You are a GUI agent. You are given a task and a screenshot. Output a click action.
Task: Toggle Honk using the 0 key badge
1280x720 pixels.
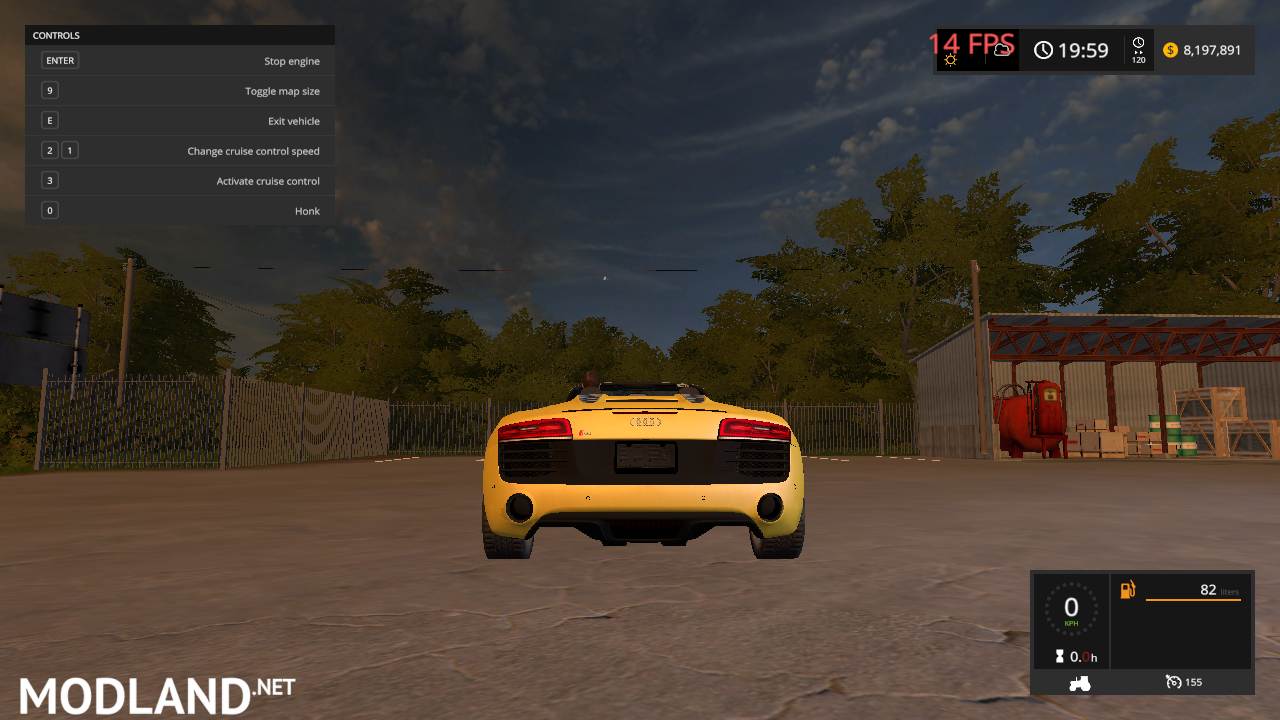[x=49, y=210]
